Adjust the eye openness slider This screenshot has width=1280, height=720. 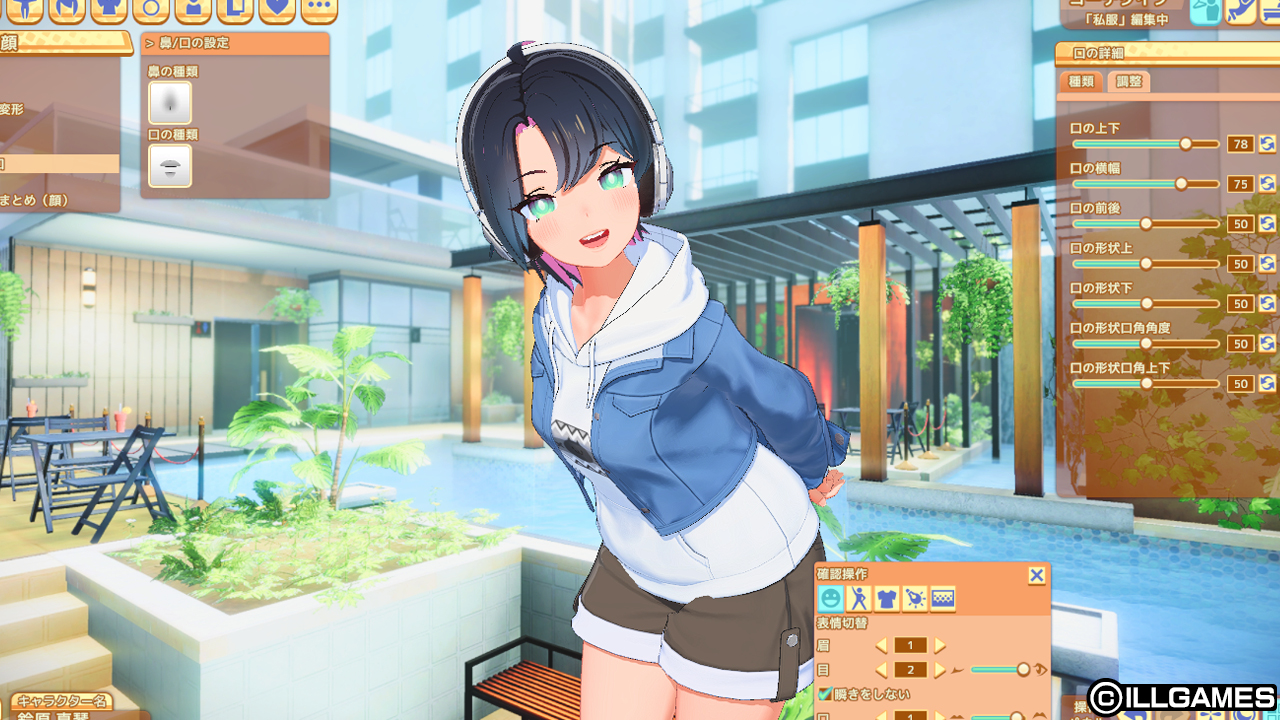tap(1023, 670)
